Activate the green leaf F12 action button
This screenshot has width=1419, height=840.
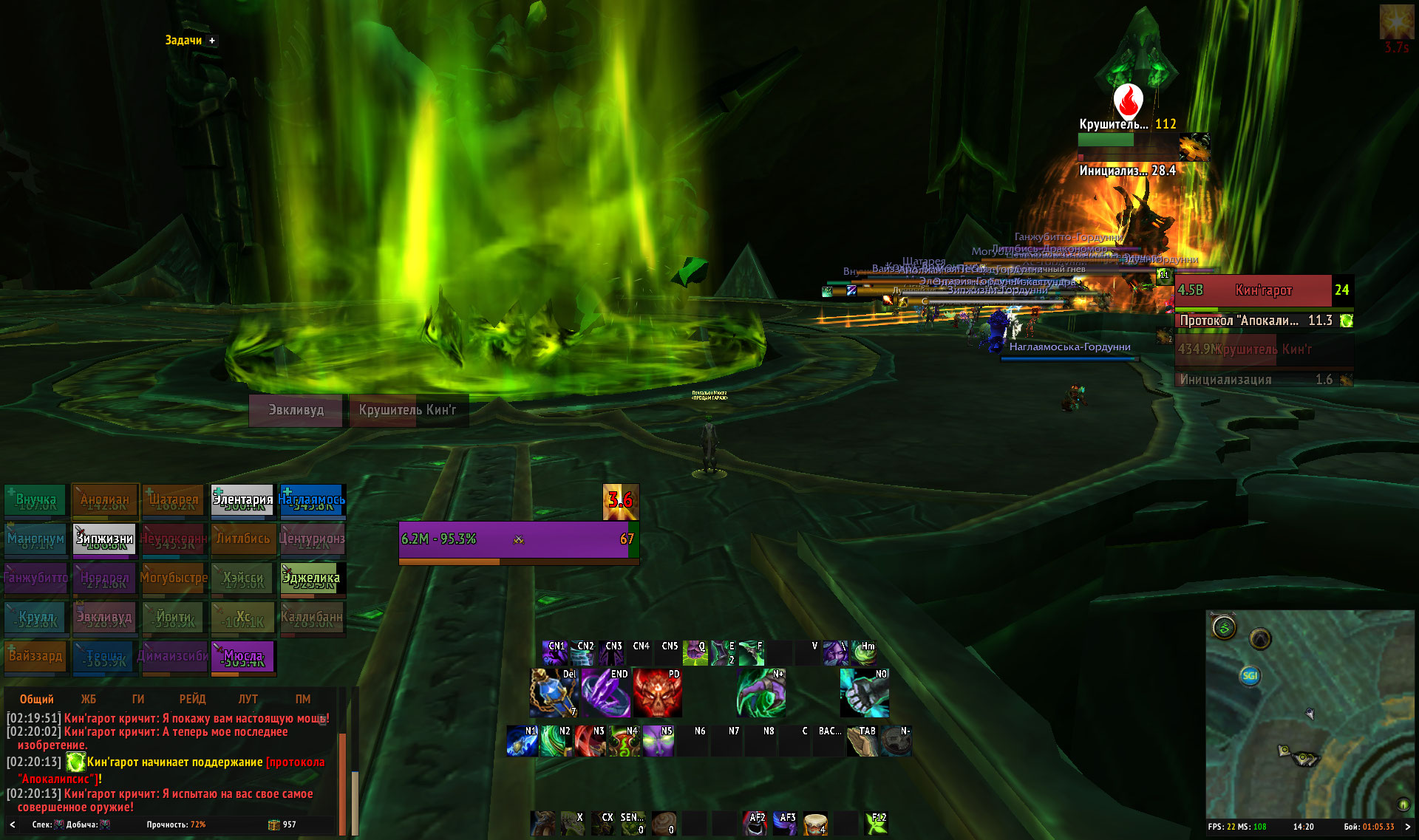[x=877, y=823]
